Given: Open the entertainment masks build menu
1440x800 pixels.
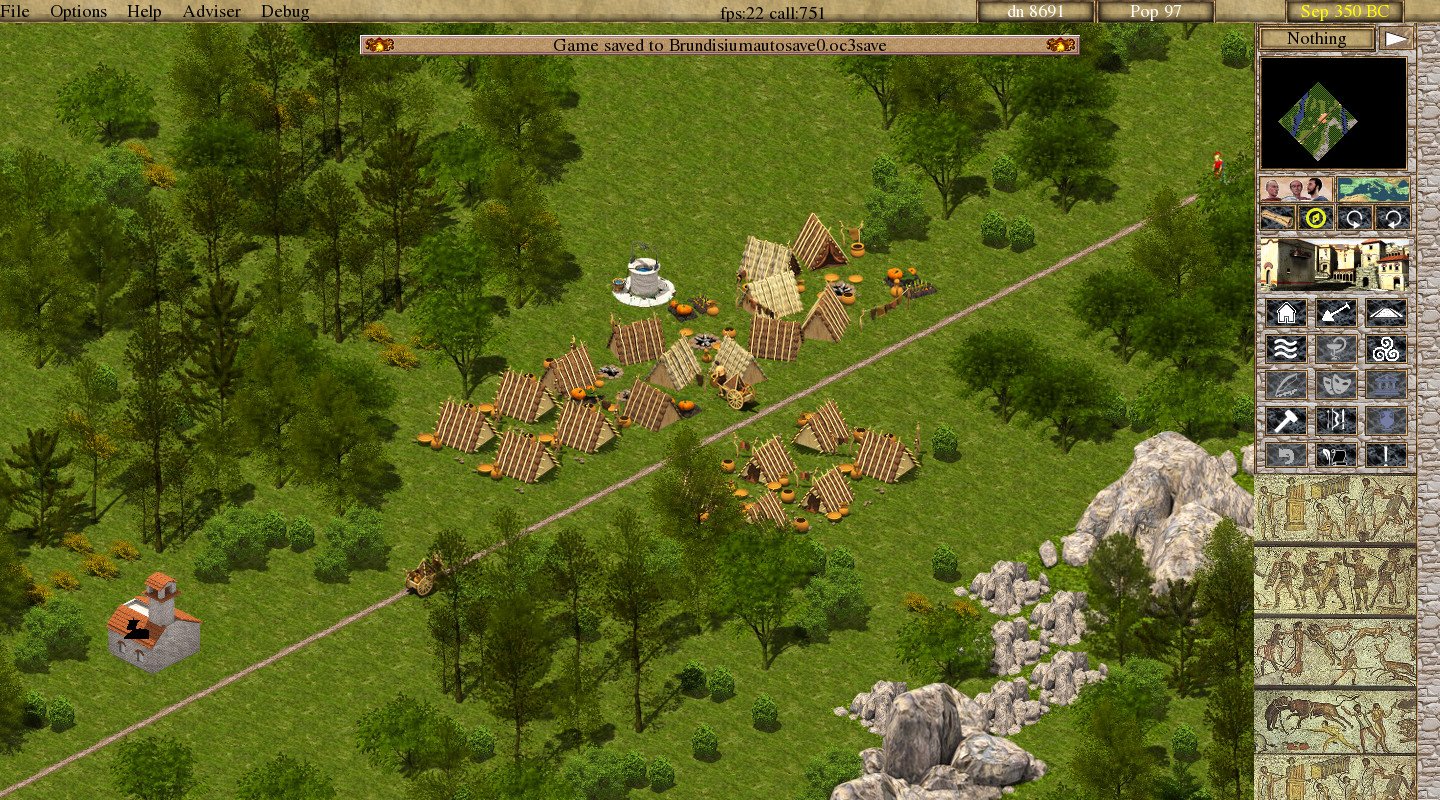Looking at the screenshot, I should (x=1335, y=384).
